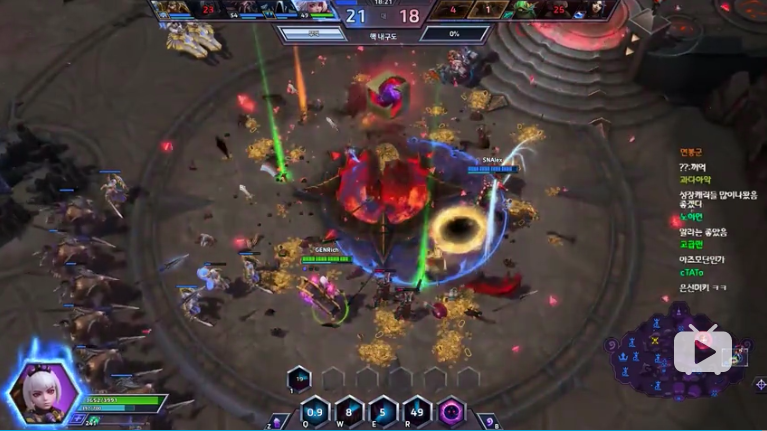
Task: Activate the W ability icon
Action: tap(348, 411)
